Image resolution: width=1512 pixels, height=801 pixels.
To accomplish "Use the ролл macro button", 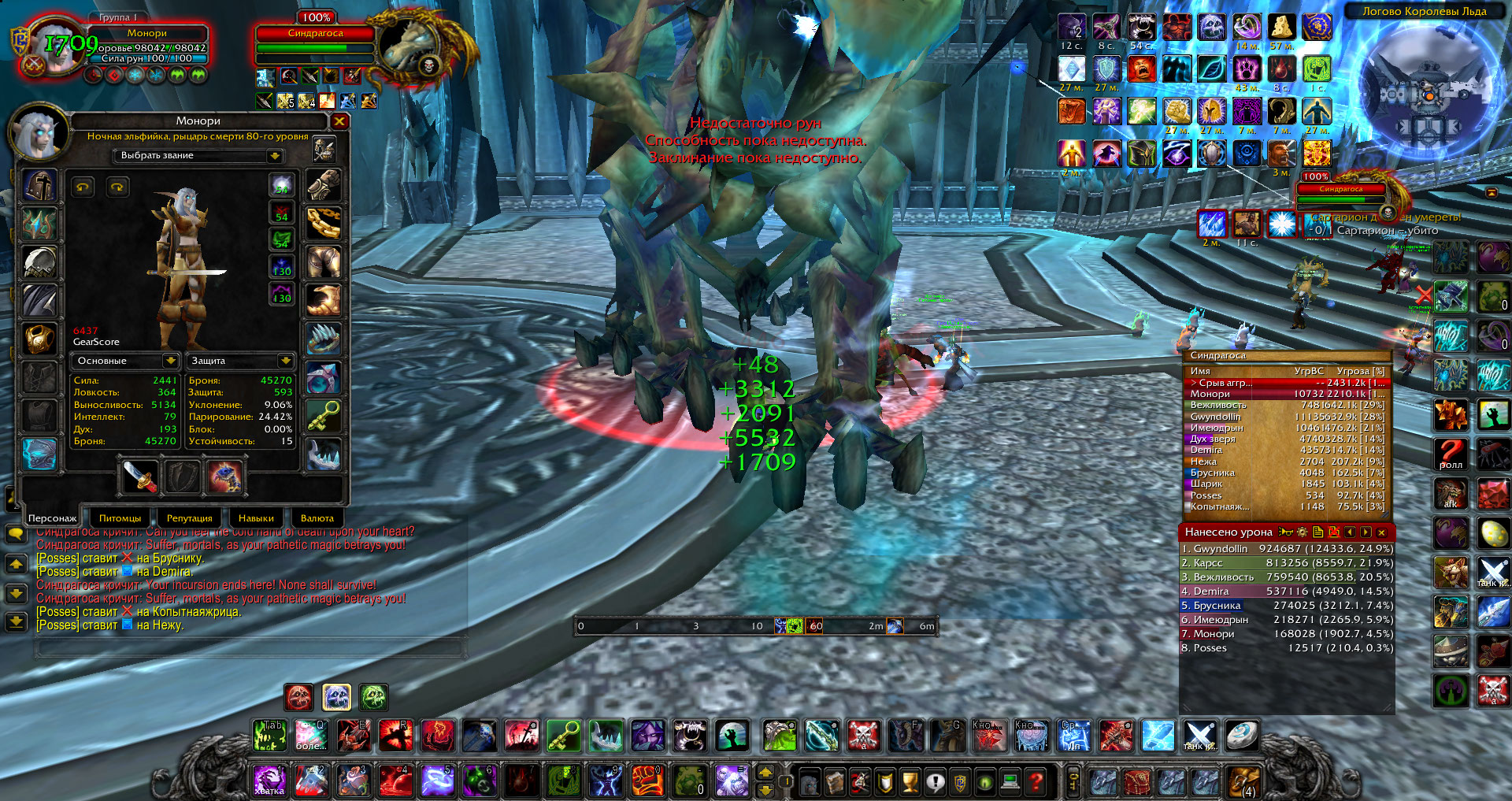I will pyautogui.click(x=1451, y=454).
